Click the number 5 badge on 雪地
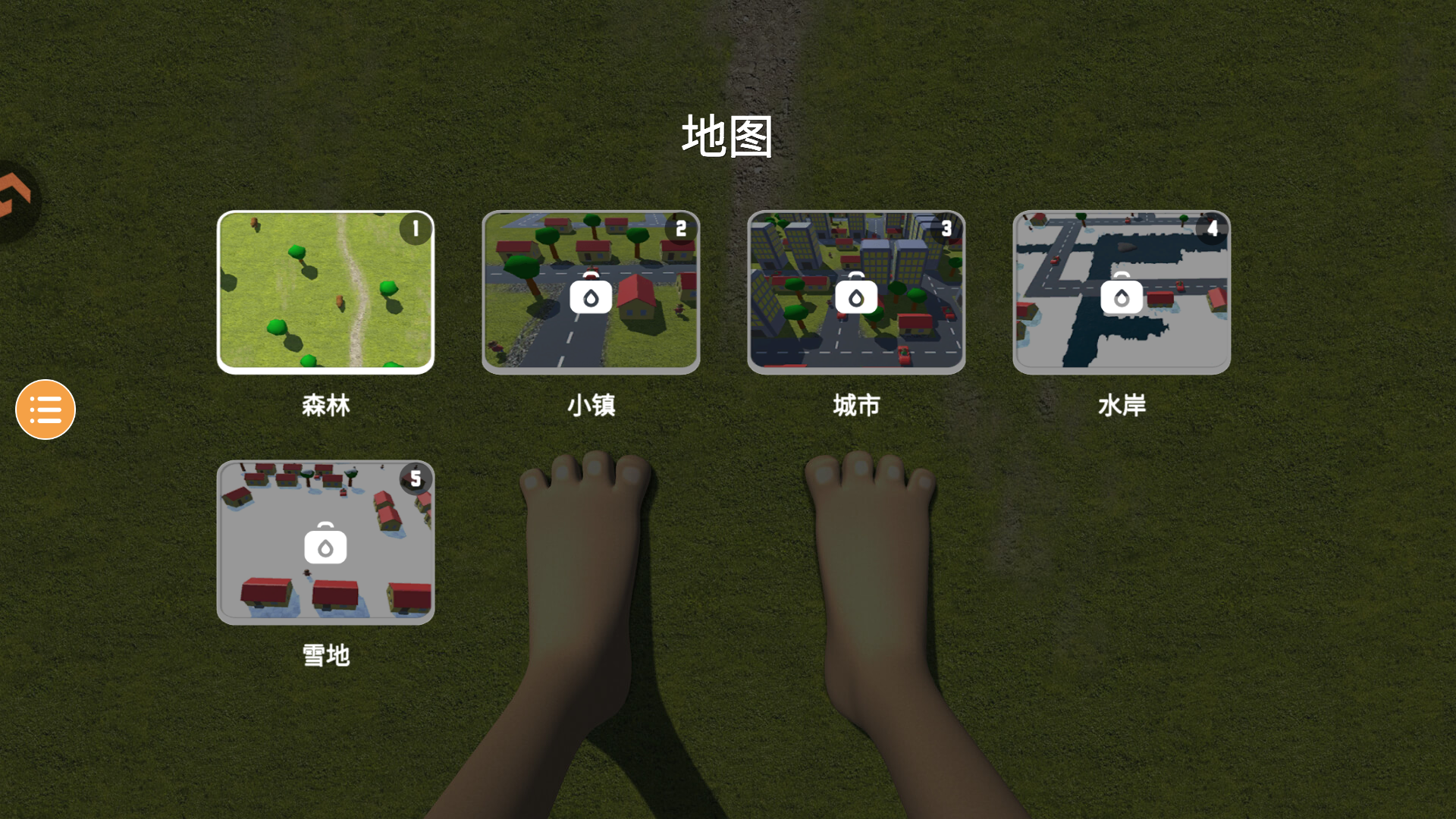Viewport: 1456px width, 819px height. click(x=414, y=478)
